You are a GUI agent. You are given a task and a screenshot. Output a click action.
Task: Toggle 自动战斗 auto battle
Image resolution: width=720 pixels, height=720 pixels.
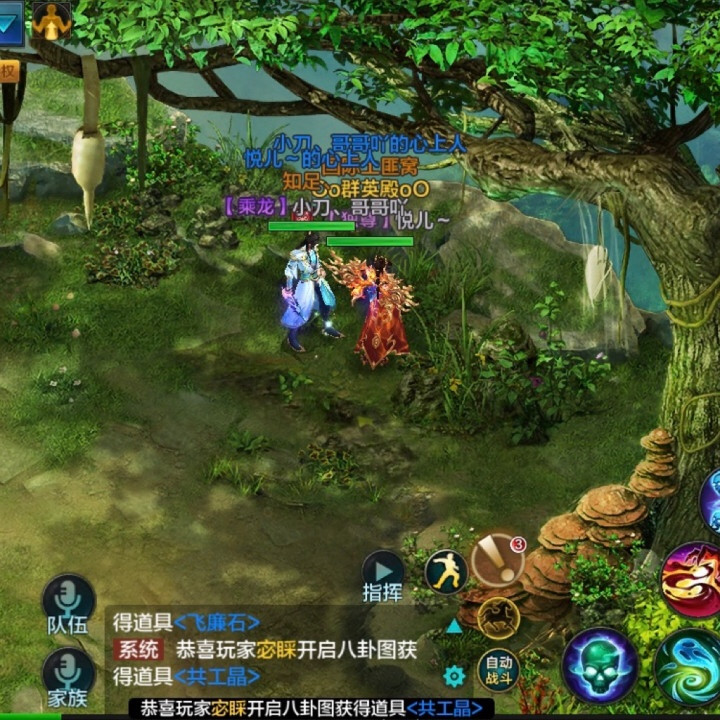click(x=497, y=664)
